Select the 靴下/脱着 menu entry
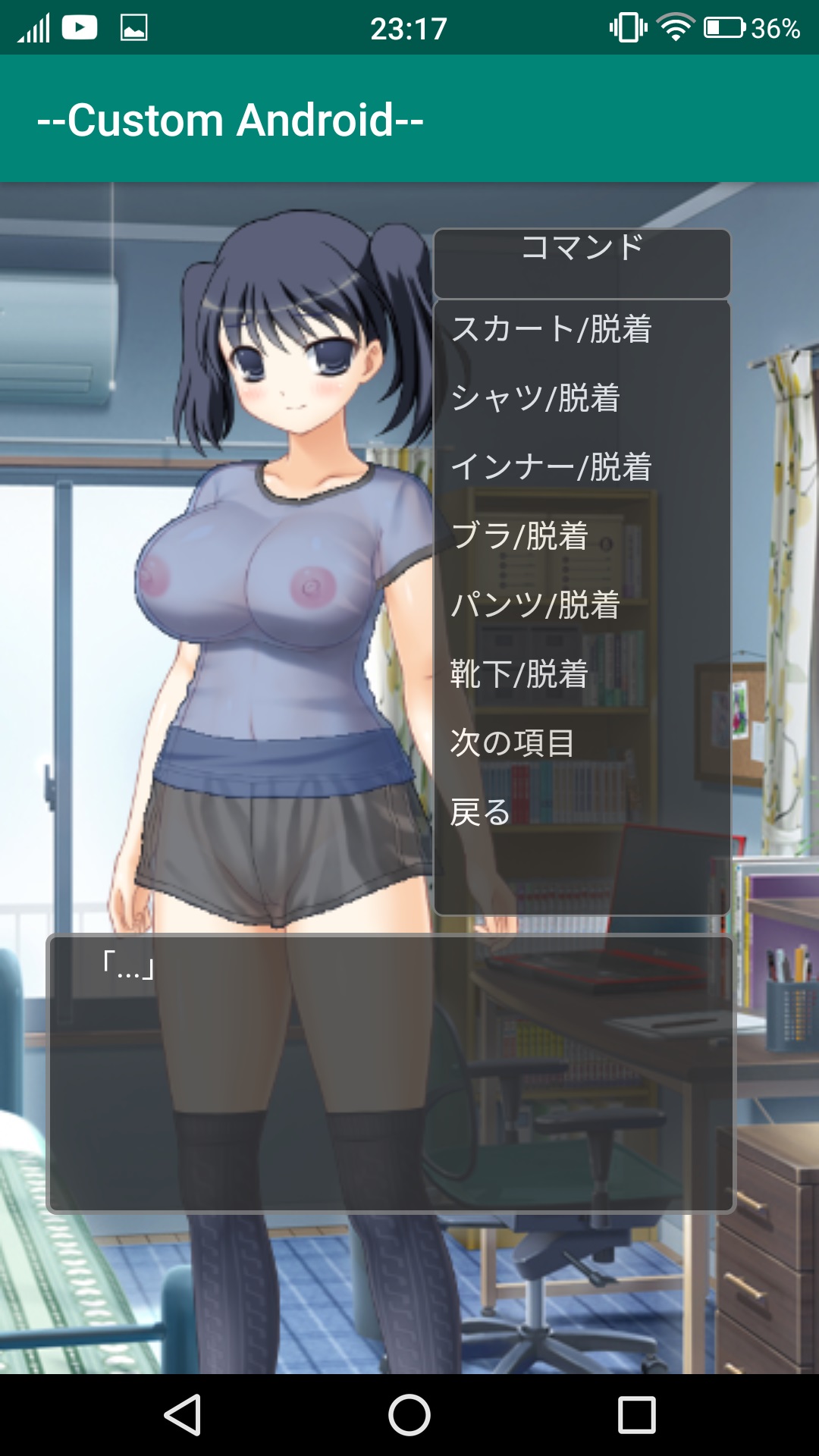819x1456 pixels. pos(519,674)
